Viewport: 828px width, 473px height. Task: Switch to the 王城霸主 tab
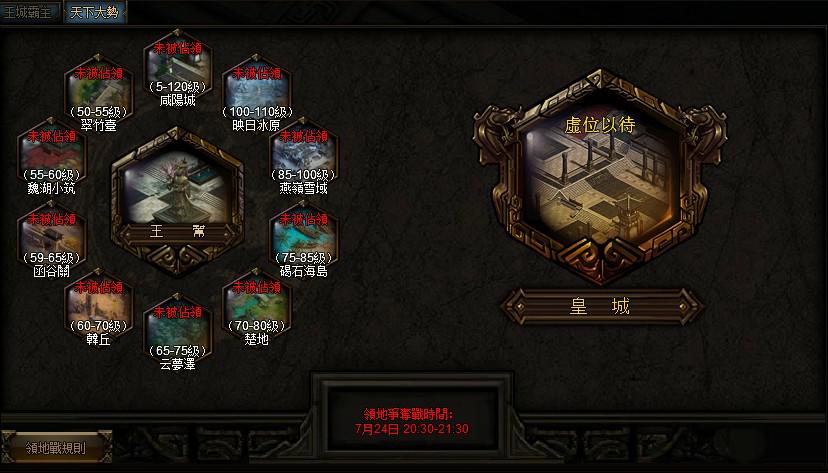click(30, 12)
